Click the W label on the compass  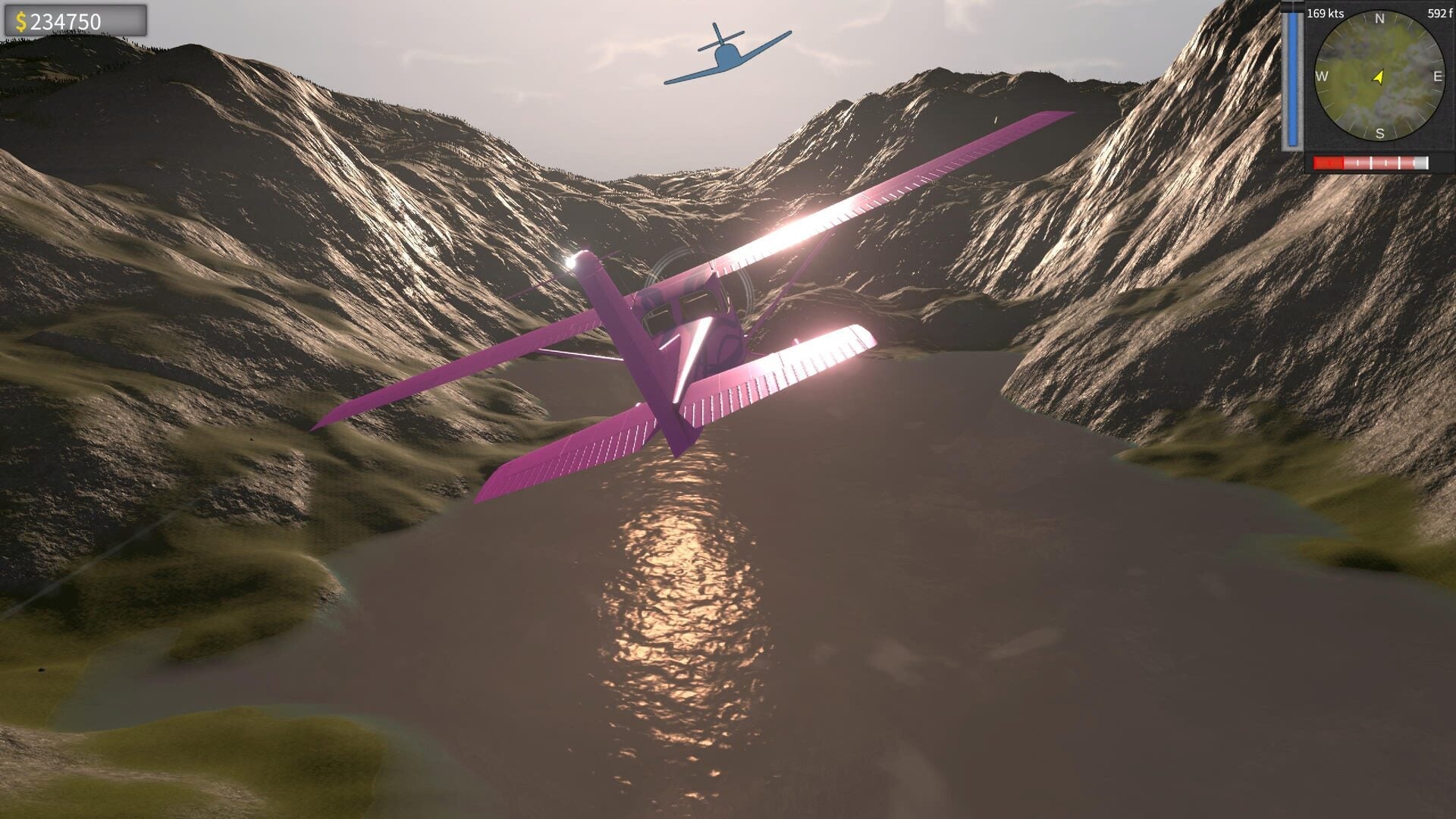coord(1322,76)
